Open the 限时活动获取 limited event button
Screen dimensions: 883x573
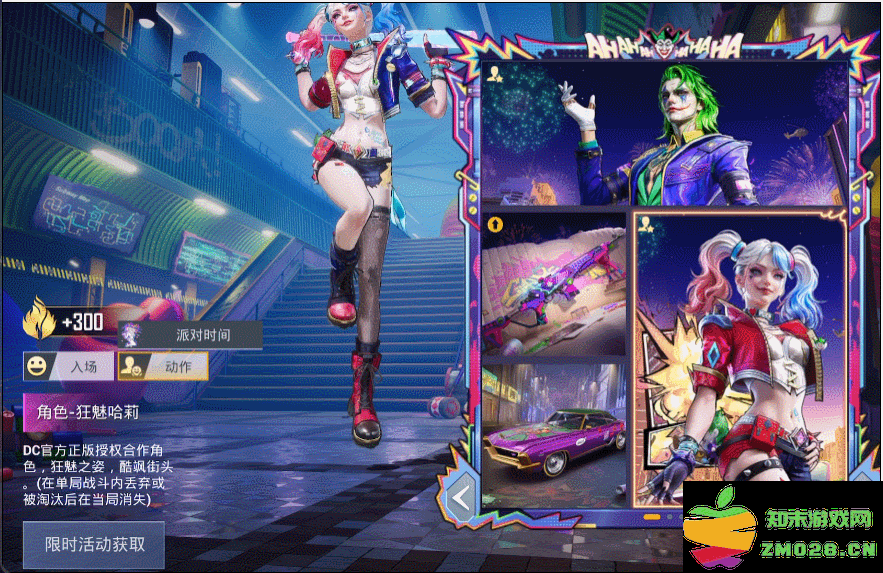94,545
